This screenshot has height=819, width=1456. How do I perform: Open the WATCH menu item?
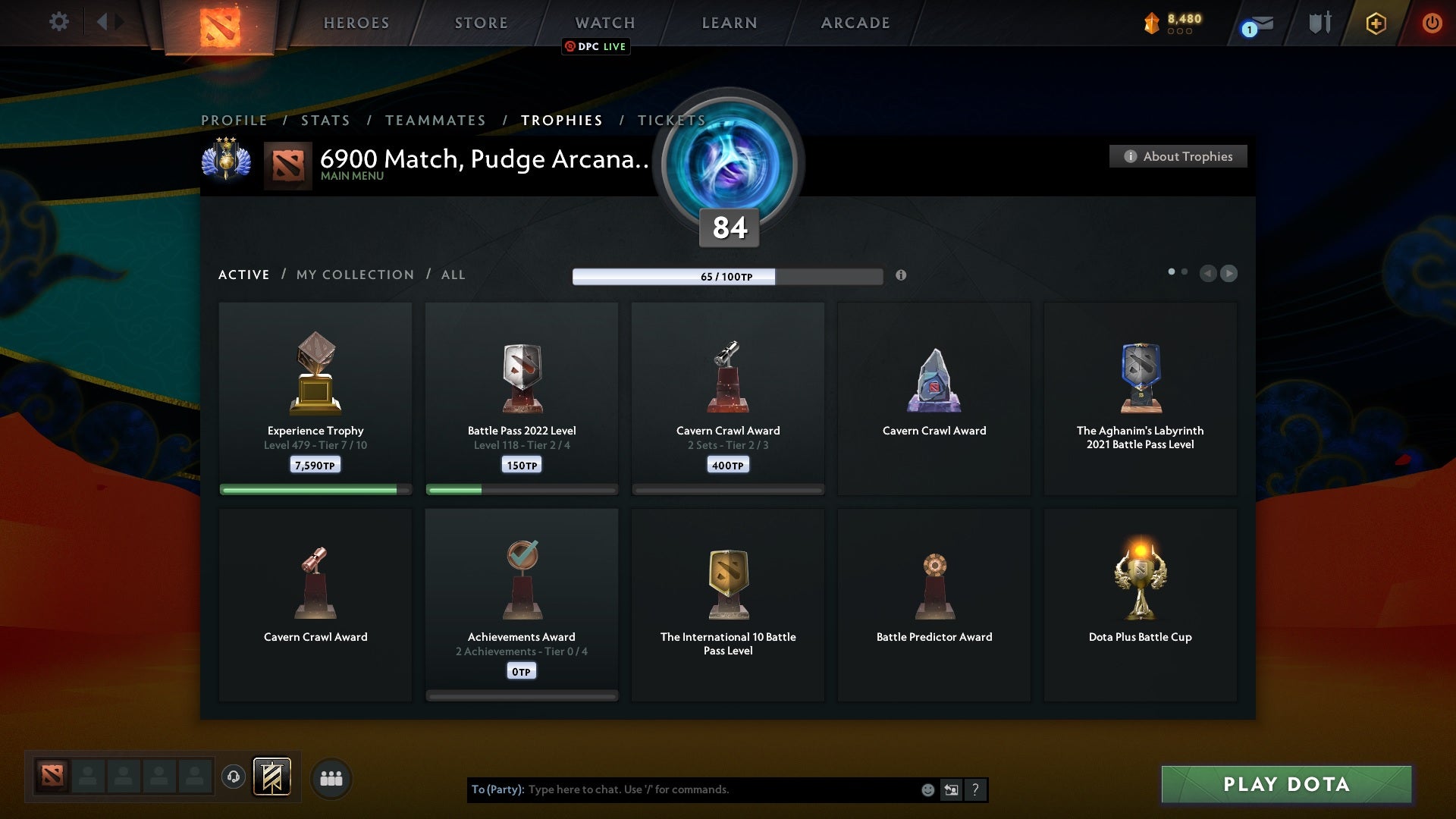click(604, 23)
